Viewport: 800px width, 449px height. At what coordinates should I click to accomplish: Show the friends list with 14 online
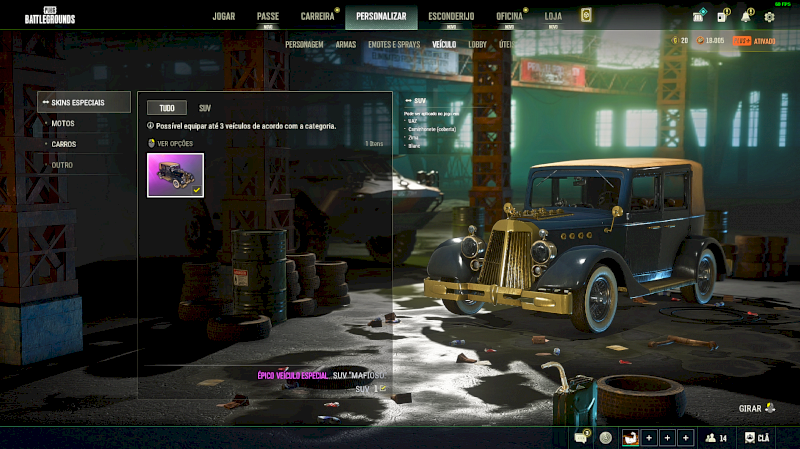716,438
